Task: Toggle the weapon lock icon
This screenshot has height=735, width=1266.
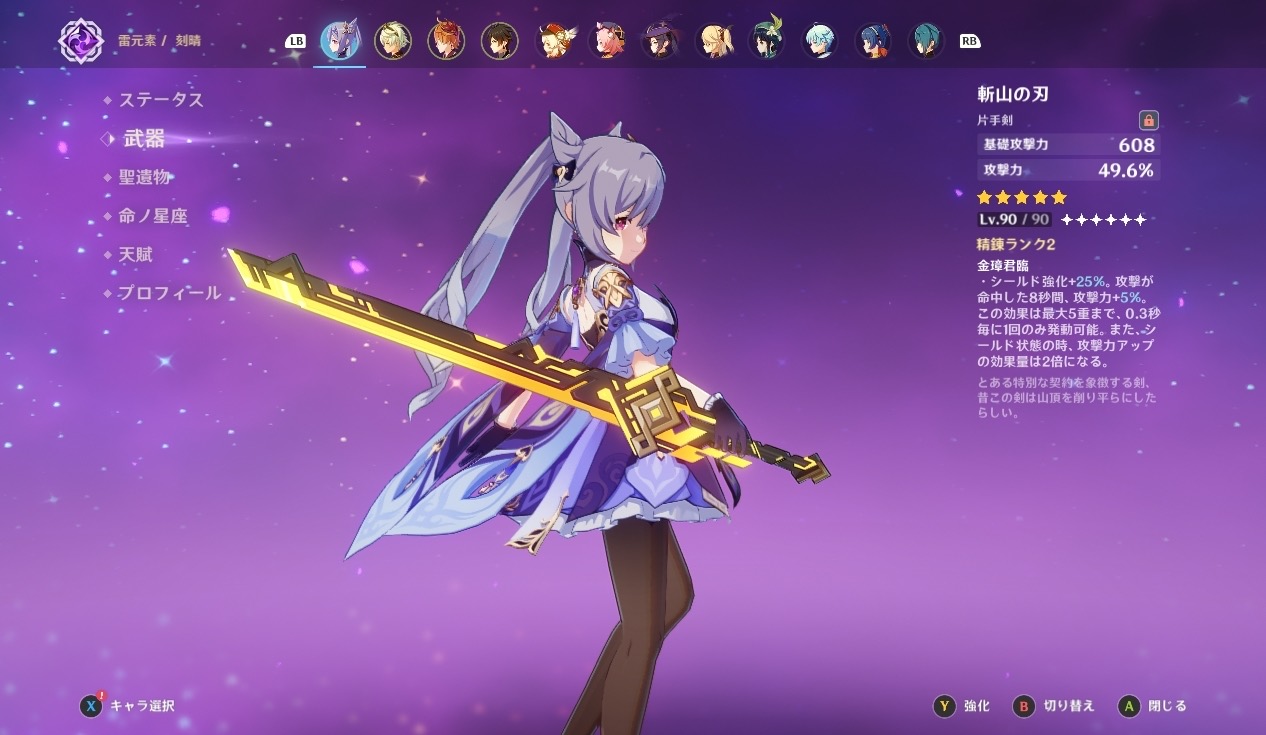Action: click(x=1148, y=121)
